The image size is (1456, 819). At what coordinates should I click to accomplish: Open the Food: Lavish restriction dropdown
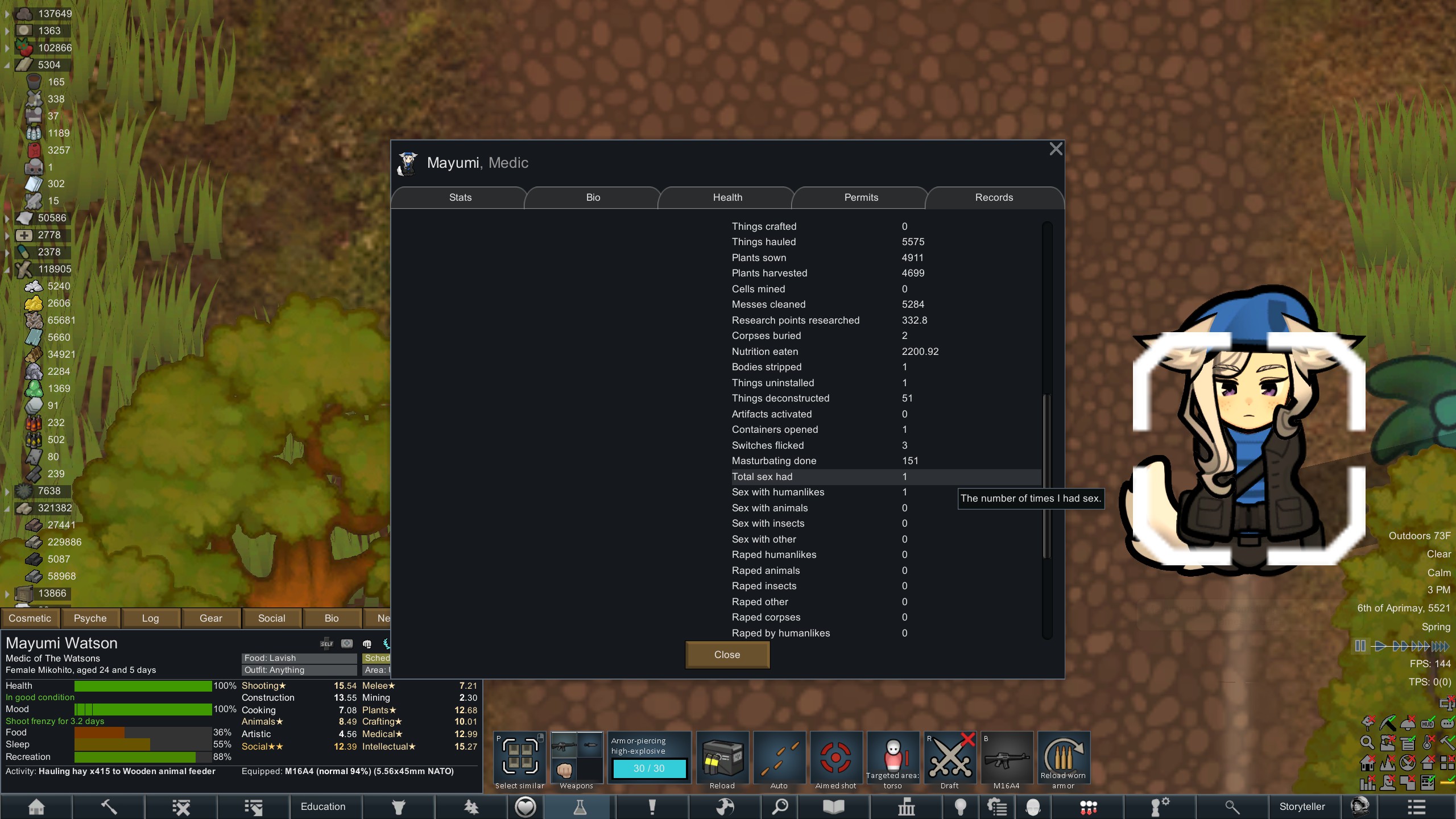point(299,658)
